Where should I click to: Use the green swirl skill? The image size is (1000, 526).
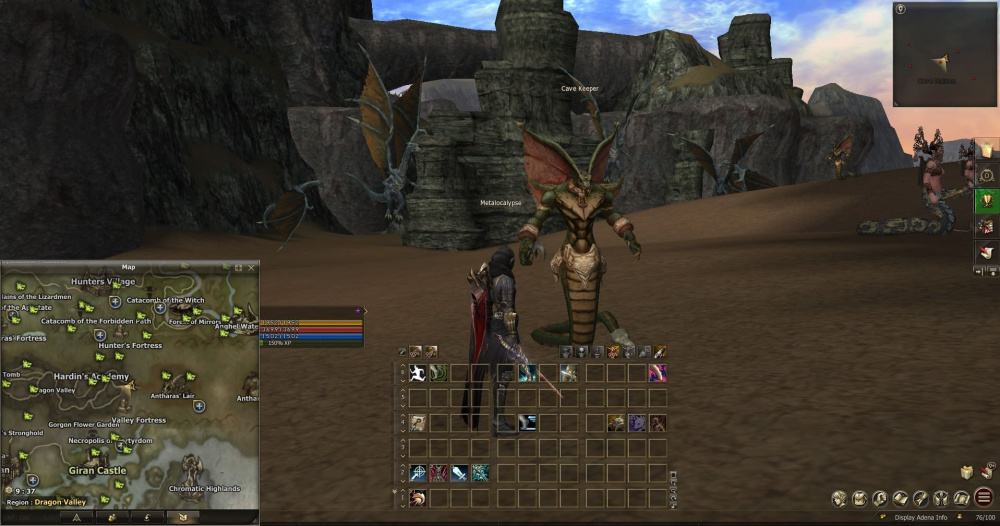[x=438, y=373]
